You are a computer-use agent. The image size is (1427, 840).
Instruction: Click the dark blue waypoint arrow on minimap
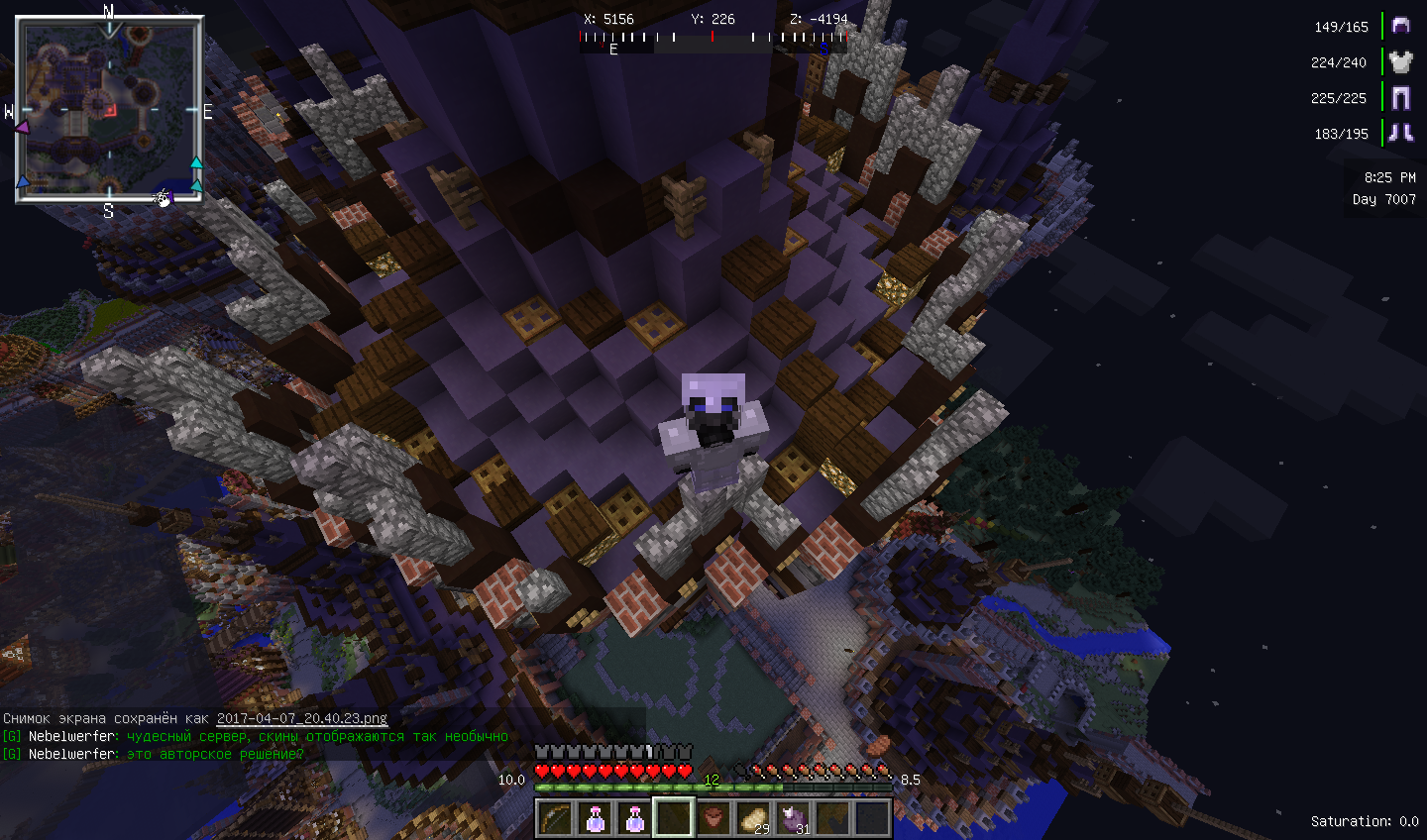click(x=23, y=182)
